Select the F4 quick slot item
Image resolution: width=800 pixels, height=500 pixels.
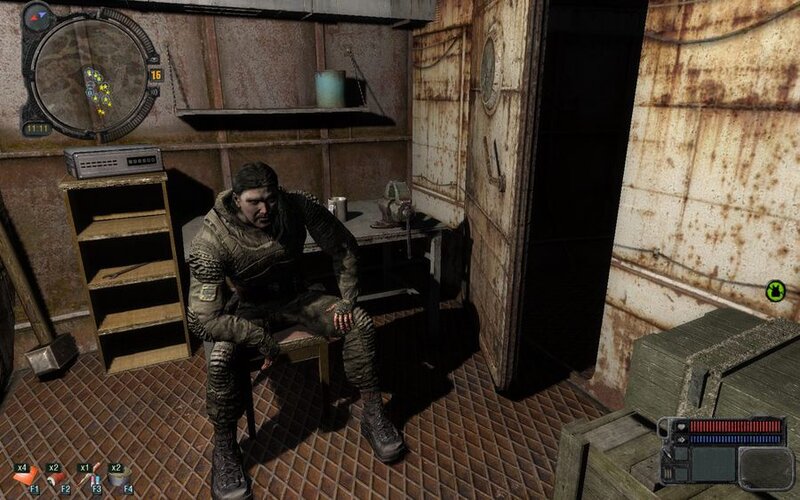[120, 477]
